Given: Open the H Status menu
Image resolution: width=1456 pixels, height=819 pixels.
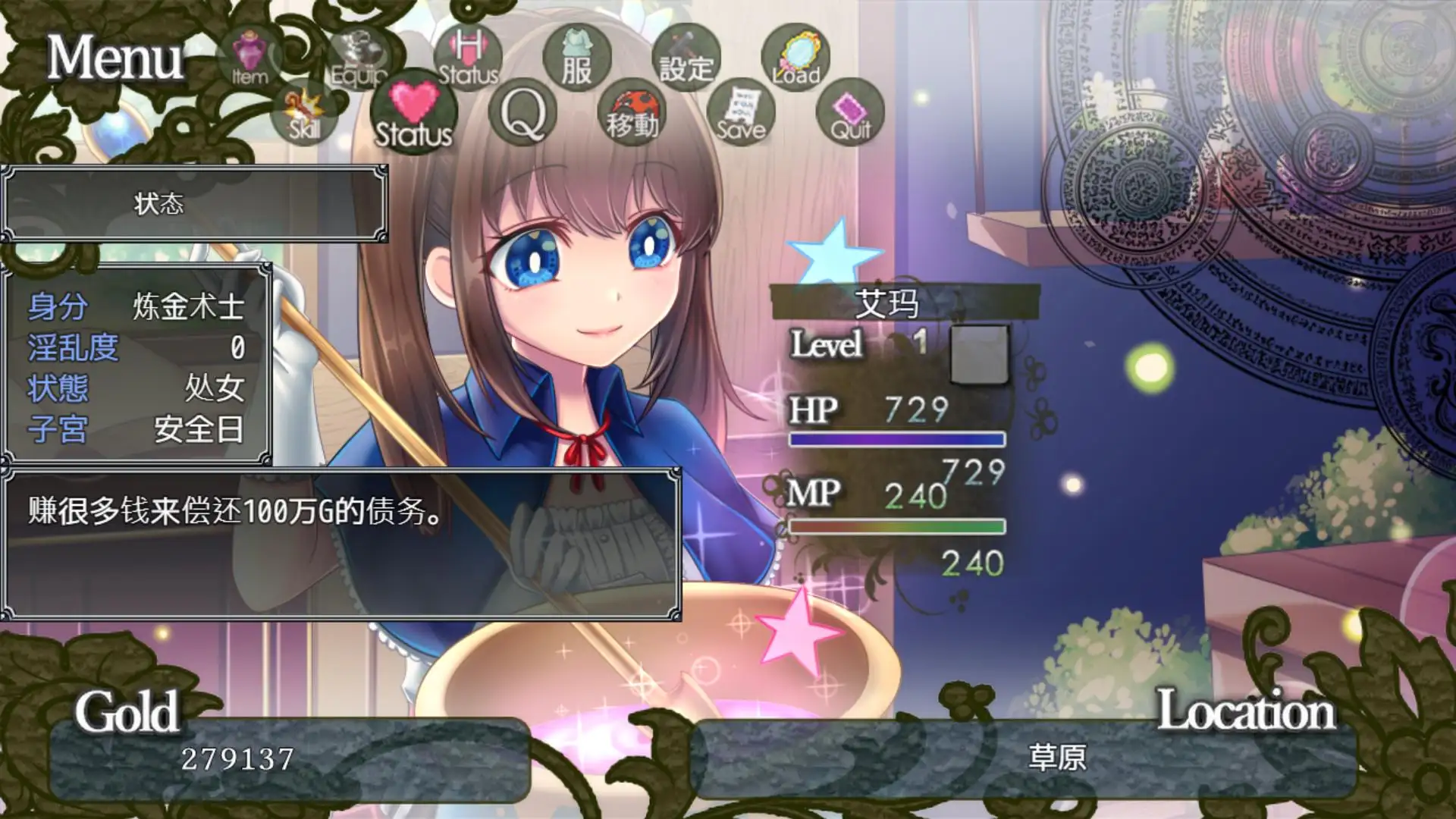Looking at the screenshot, I should (468, 58).
